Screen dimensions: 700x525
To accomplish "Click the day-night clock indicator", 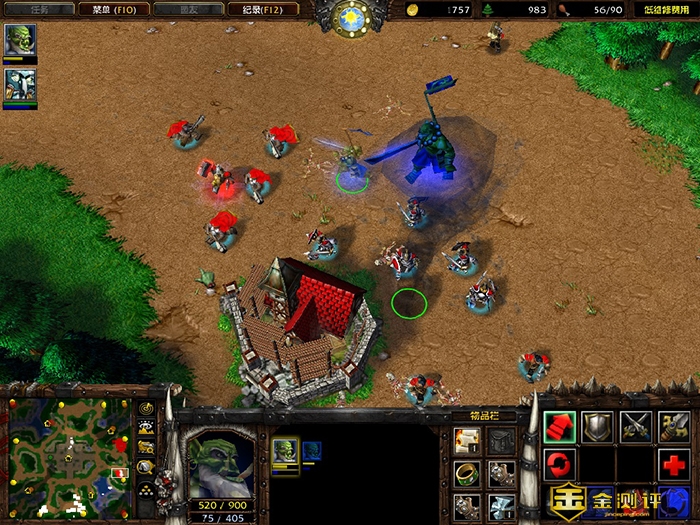I will (x=351, y=17).
